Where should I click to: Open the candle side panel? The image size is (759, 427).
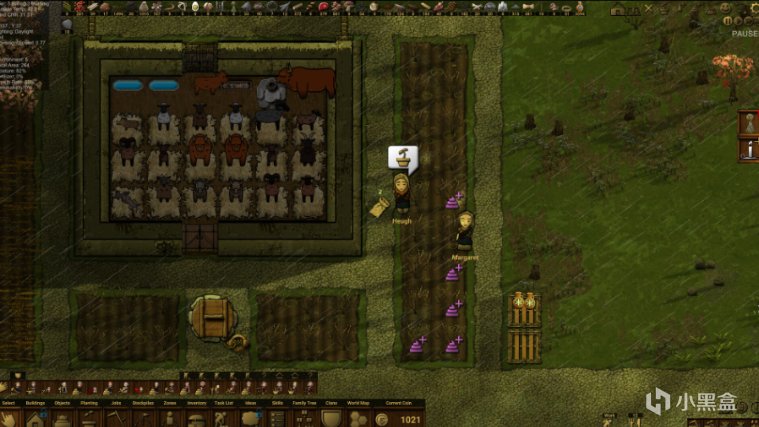(x=747, y=150)
